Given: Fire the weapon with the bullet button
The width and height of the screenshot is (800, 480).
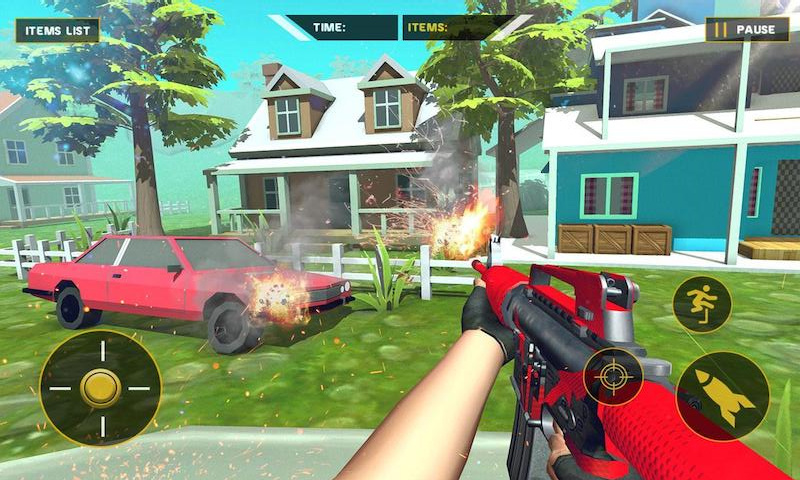Looking at the screenshot, I should [x=722, y=396].
